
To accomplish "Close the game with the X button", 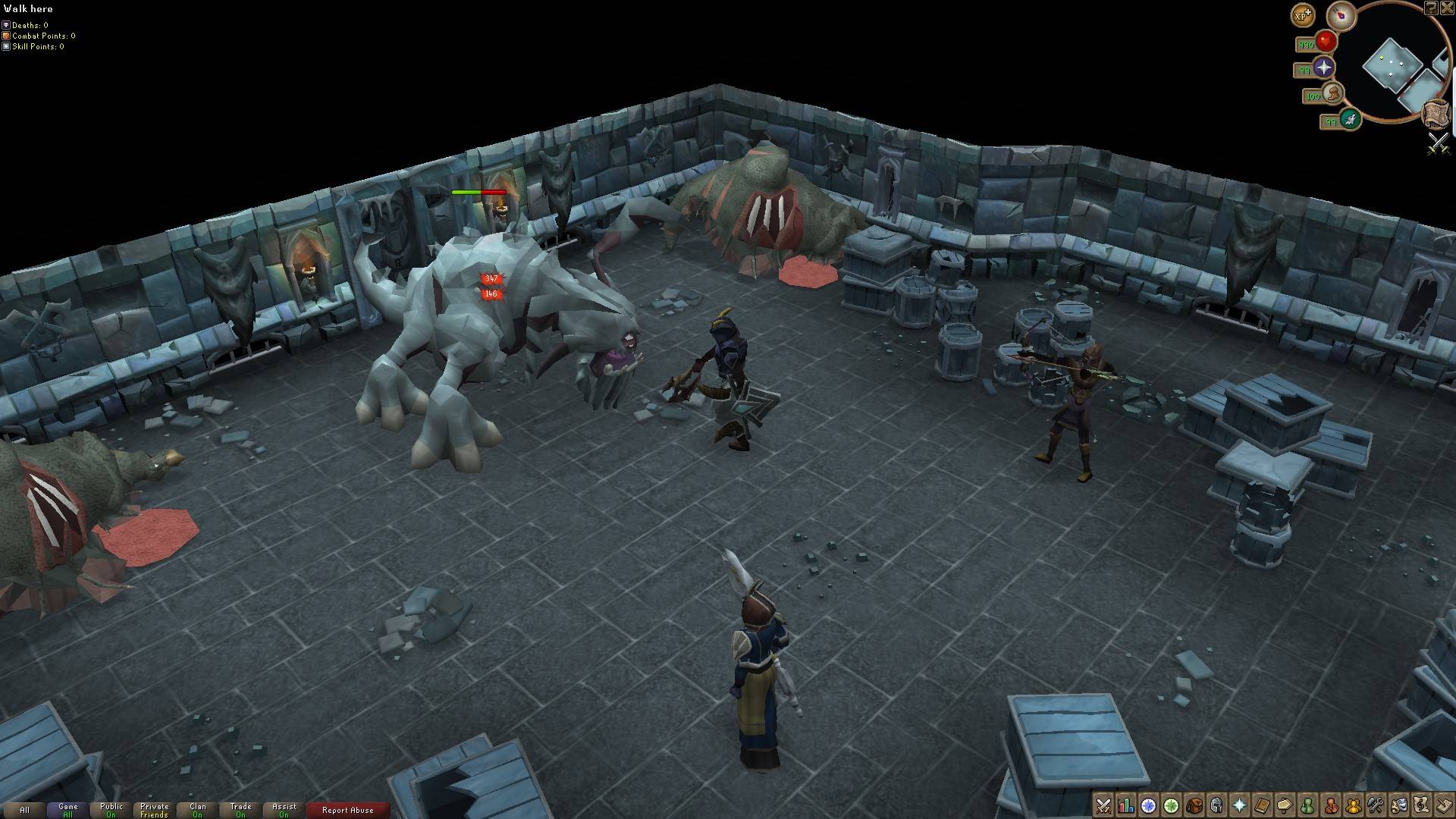I will (x=1447, y=8).
